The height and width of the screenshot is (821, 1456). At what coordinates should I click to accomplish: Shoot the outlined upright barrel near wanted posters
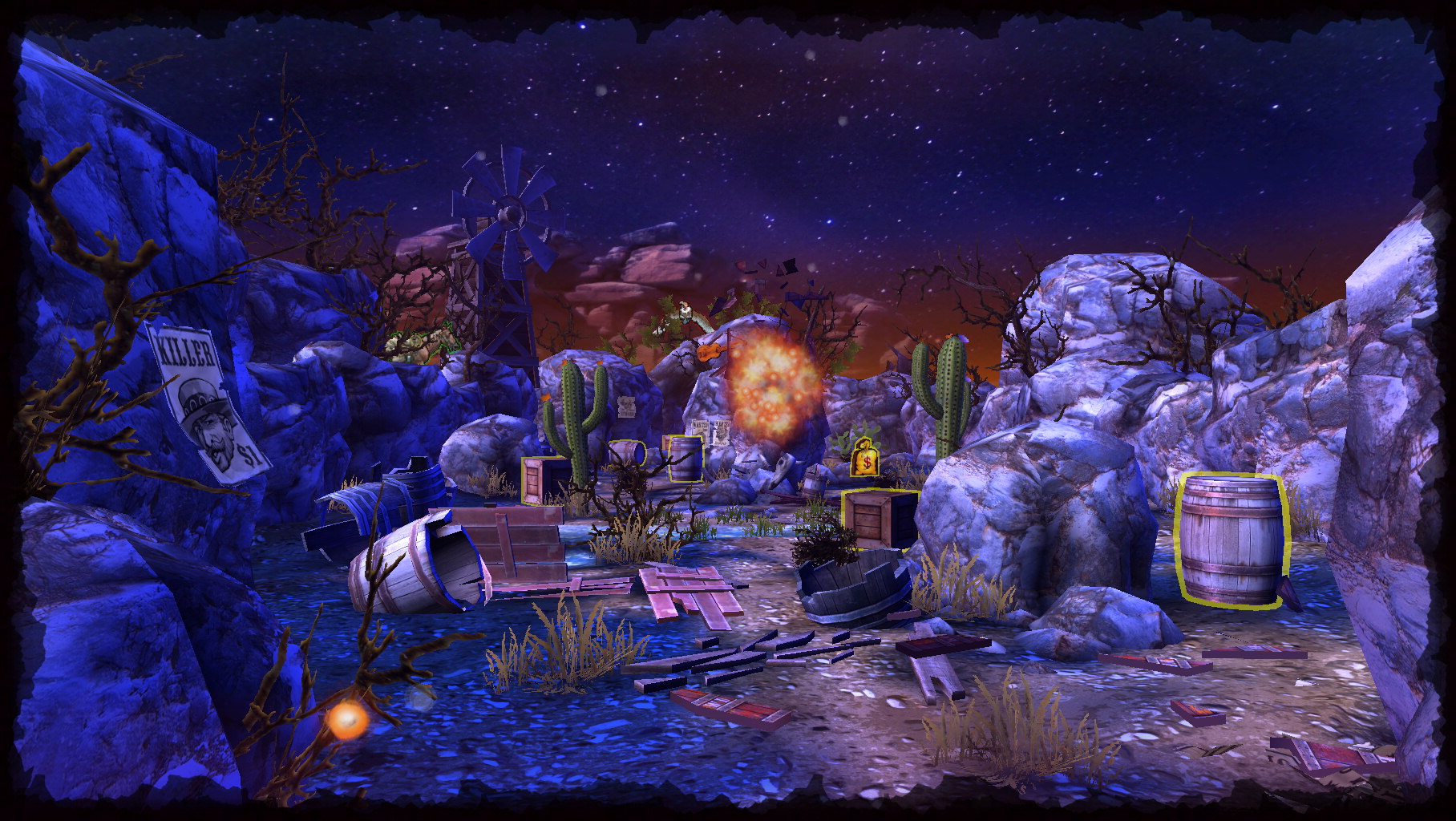[x=685, y=459]
